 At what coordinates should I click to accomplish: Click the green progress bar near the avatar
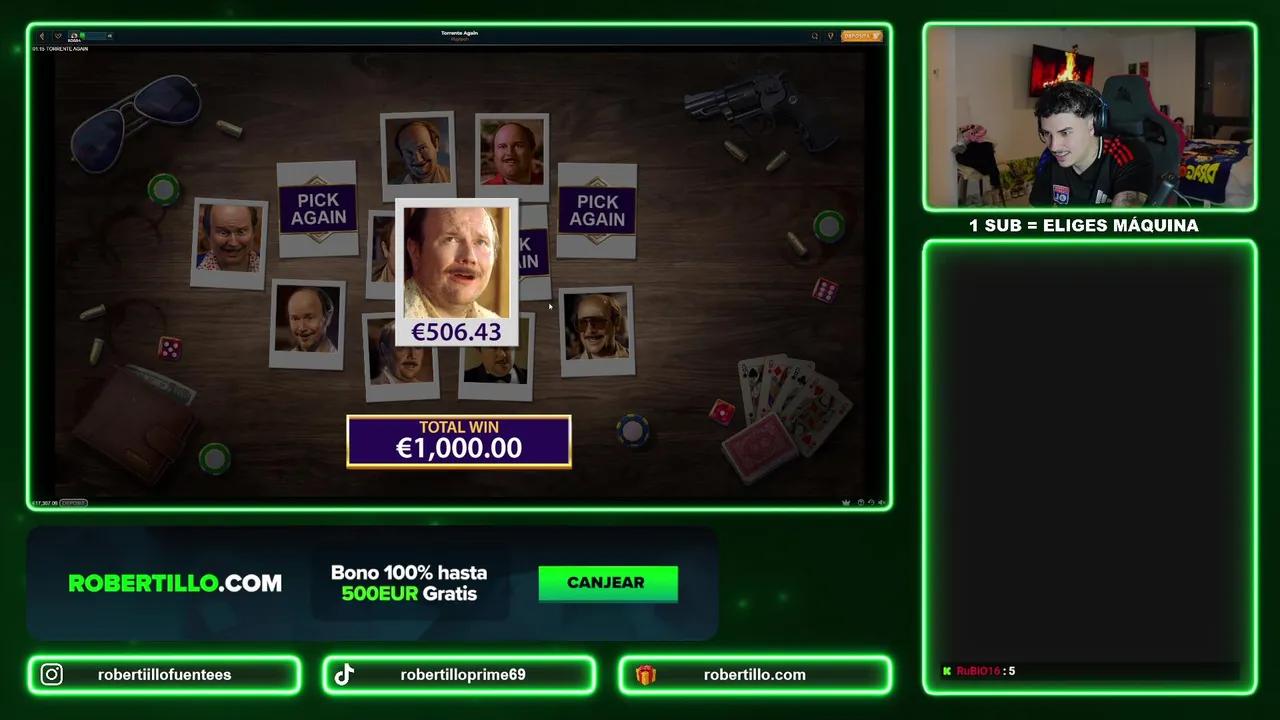click(x=94, y=36)
